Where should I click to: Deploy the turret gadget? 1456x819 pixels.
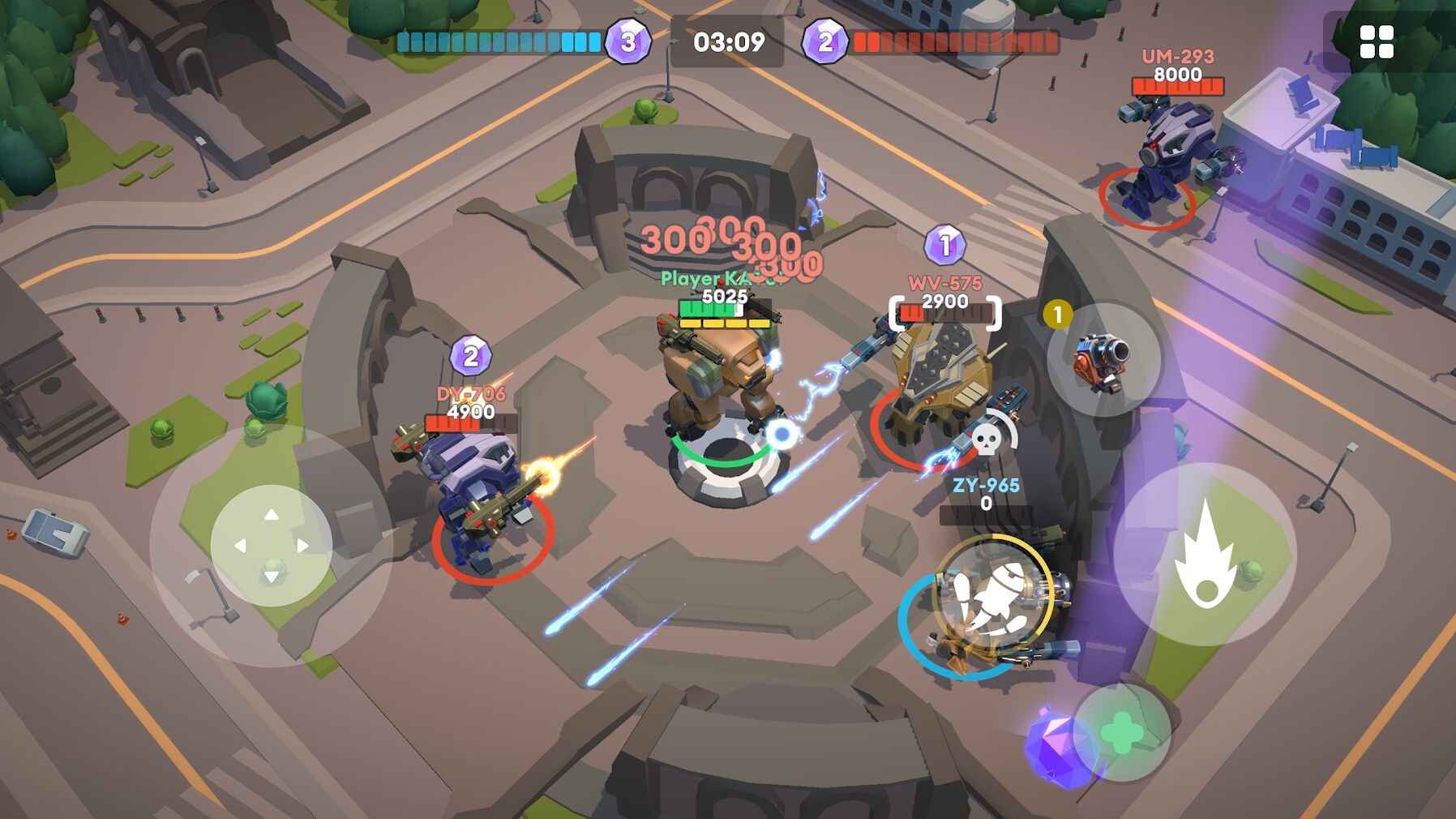click(x=1103, y=358)
